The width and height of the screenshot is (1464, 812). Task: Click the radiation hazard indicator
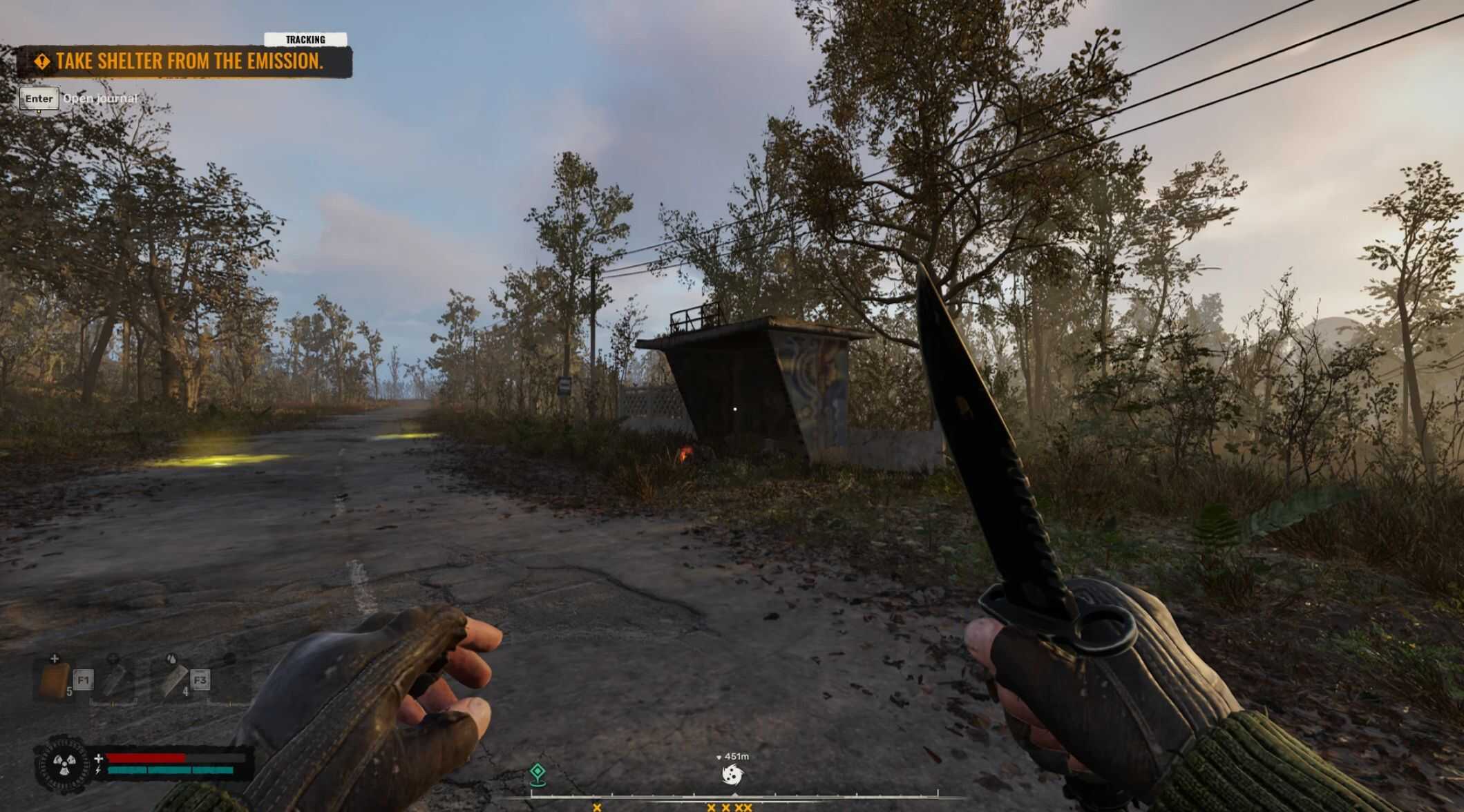(62, 764)
